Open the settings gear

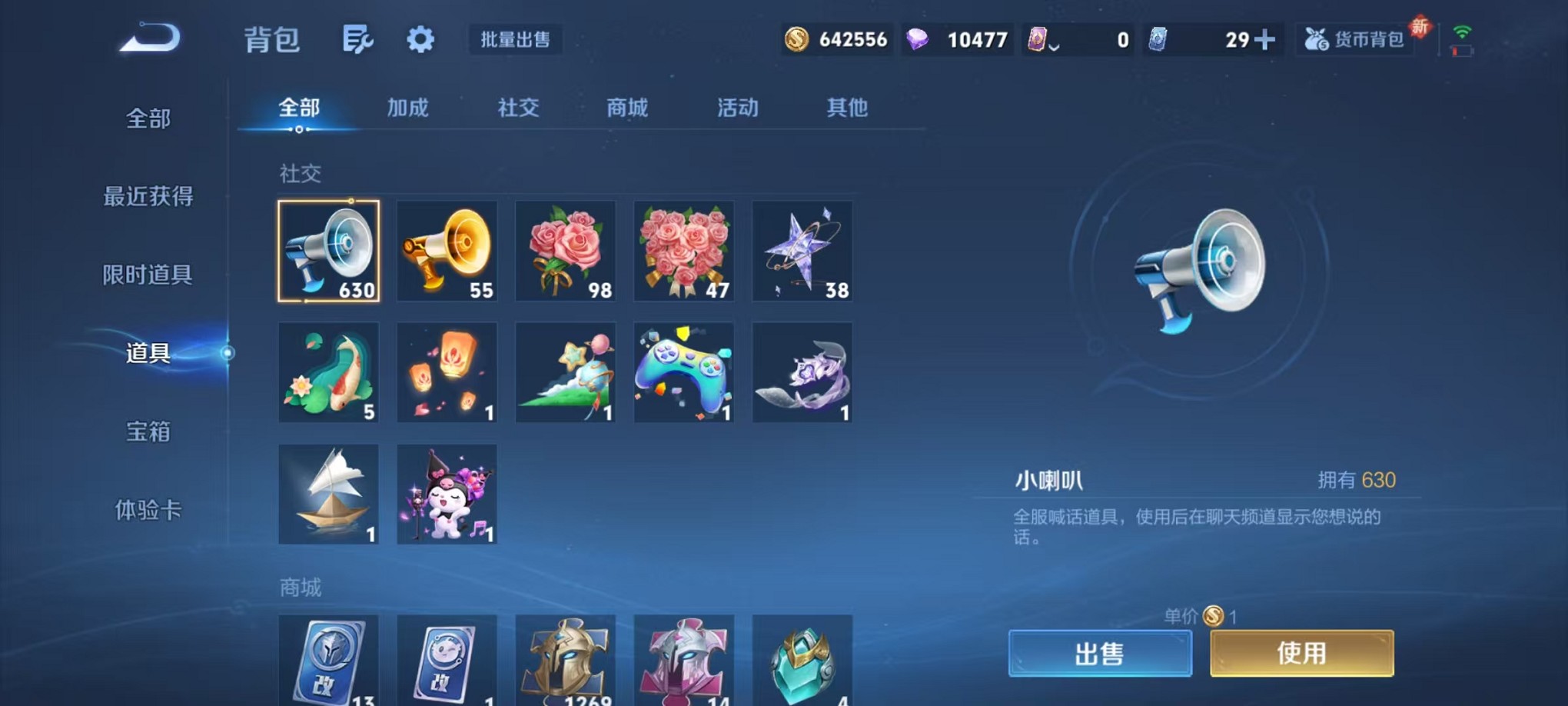[420, 38]
